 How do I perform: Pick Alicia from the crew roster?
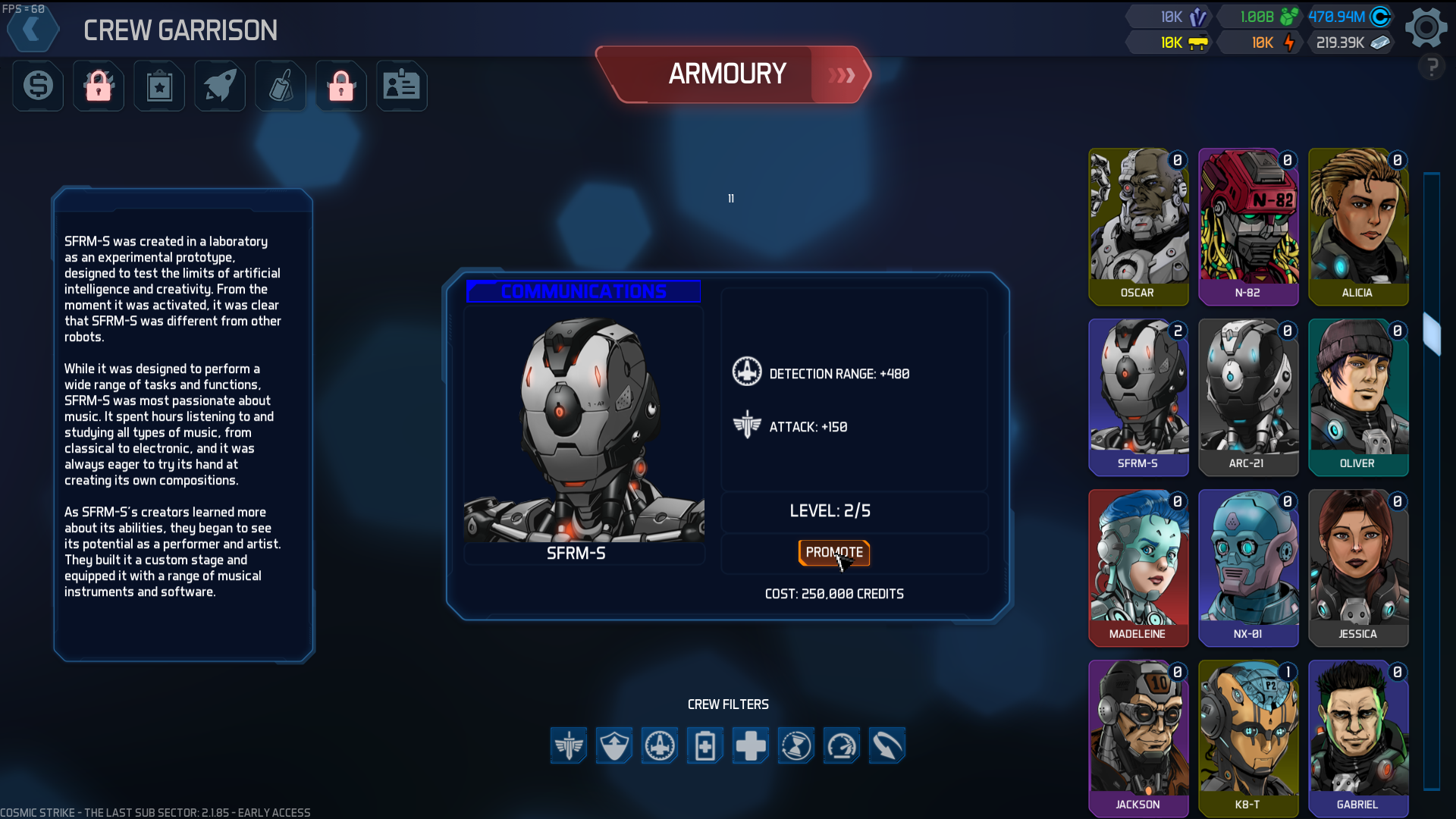coord(1358,226)
